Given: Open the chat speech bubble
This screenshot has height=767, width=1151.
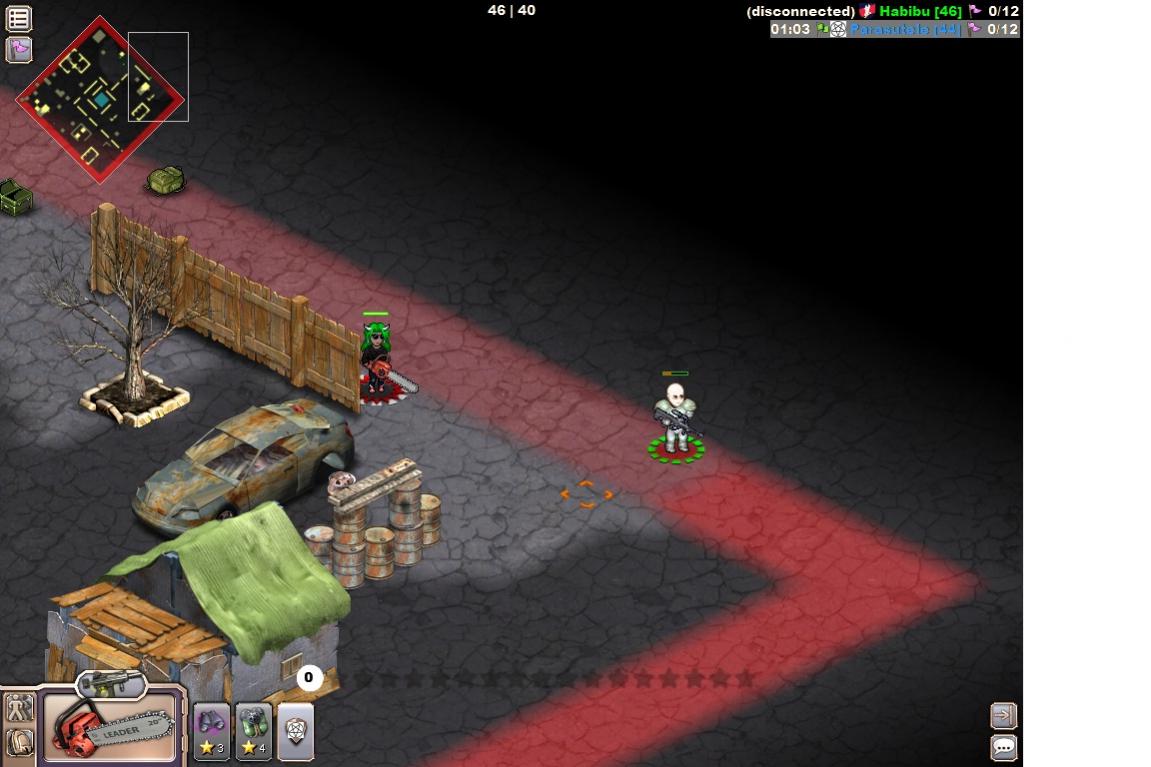Looking at the screenshot, I should (1003, 747).
